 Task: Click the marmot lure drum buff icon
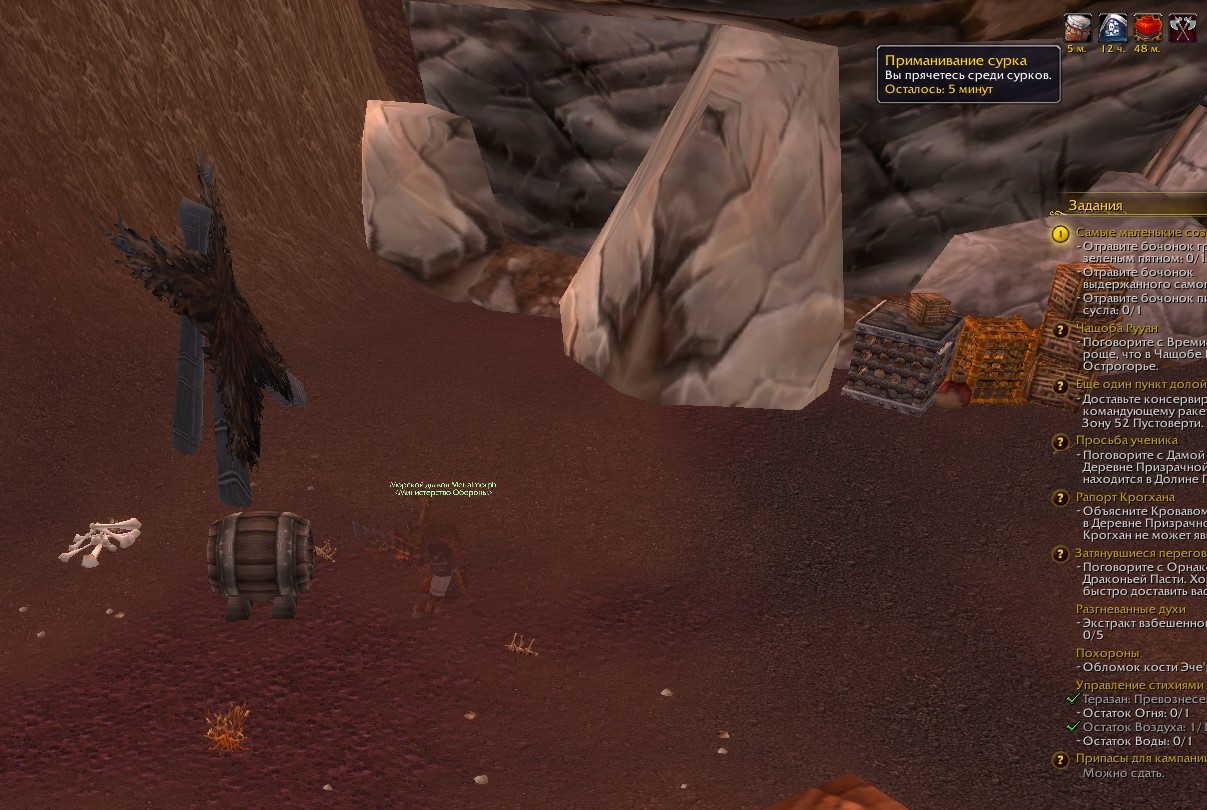tap(1077, 27)
